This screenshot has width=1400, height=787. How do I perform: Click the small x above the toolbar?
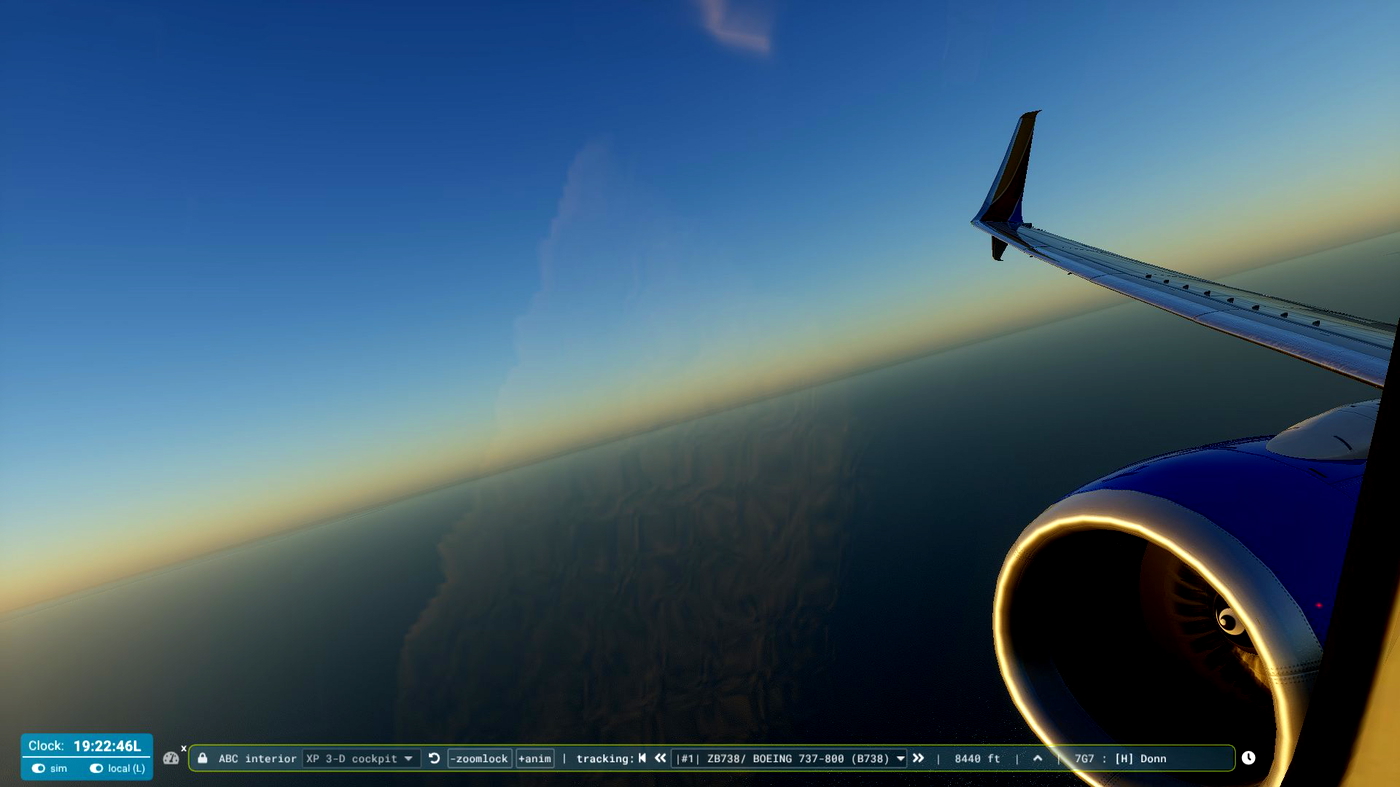tap(184, 747)
